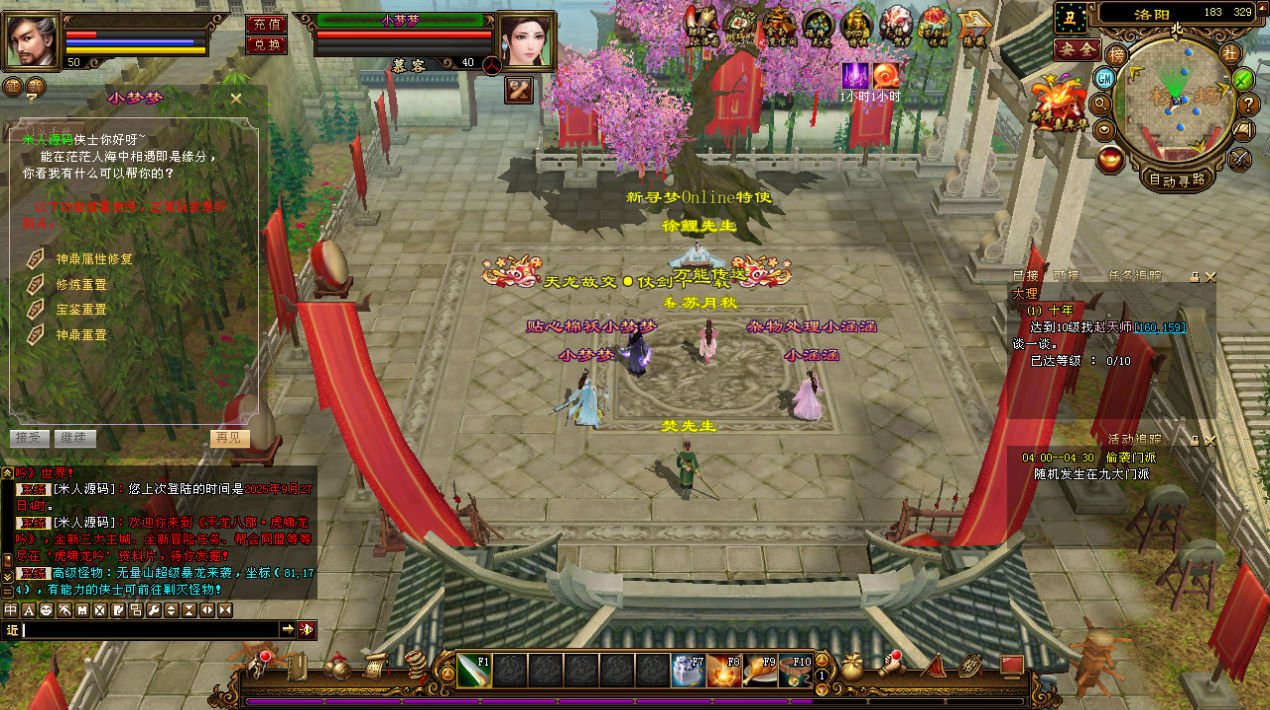Click the 再见 goodbye button
Screen dimensions: 1270x710
[226, 438]
